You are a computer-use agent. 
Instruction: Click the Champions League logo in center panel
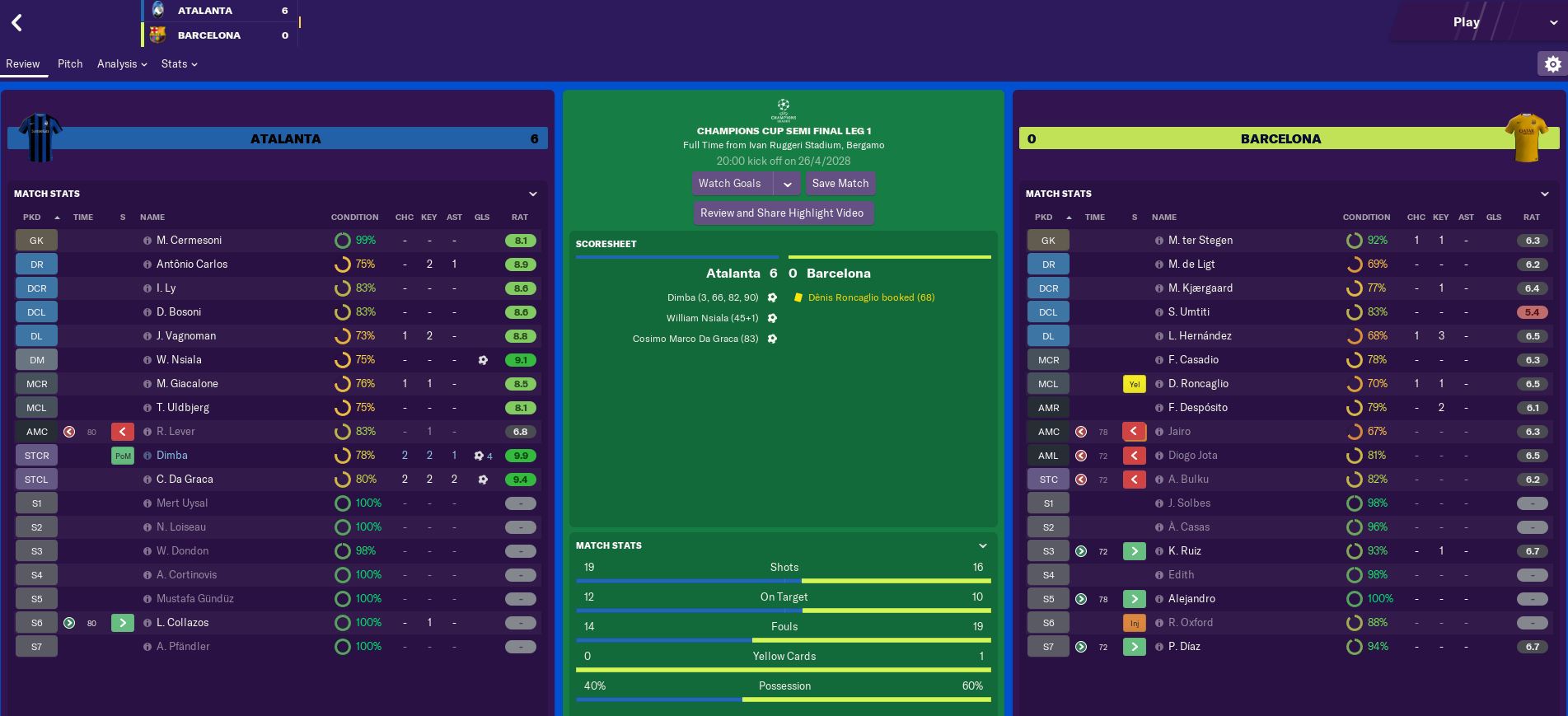point(783,110)
